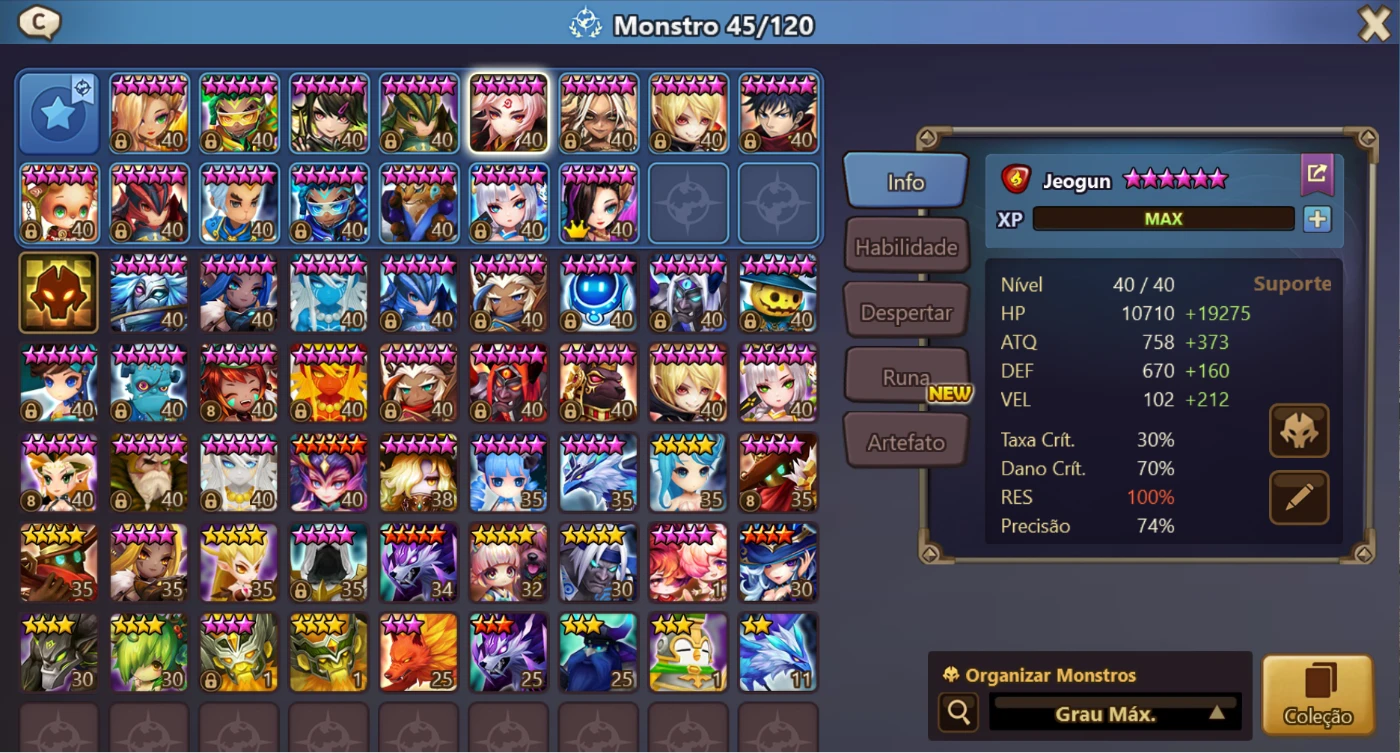Click the monster skull icon beside Despertar panel
1400x753 pixels.
point(1298,430)
